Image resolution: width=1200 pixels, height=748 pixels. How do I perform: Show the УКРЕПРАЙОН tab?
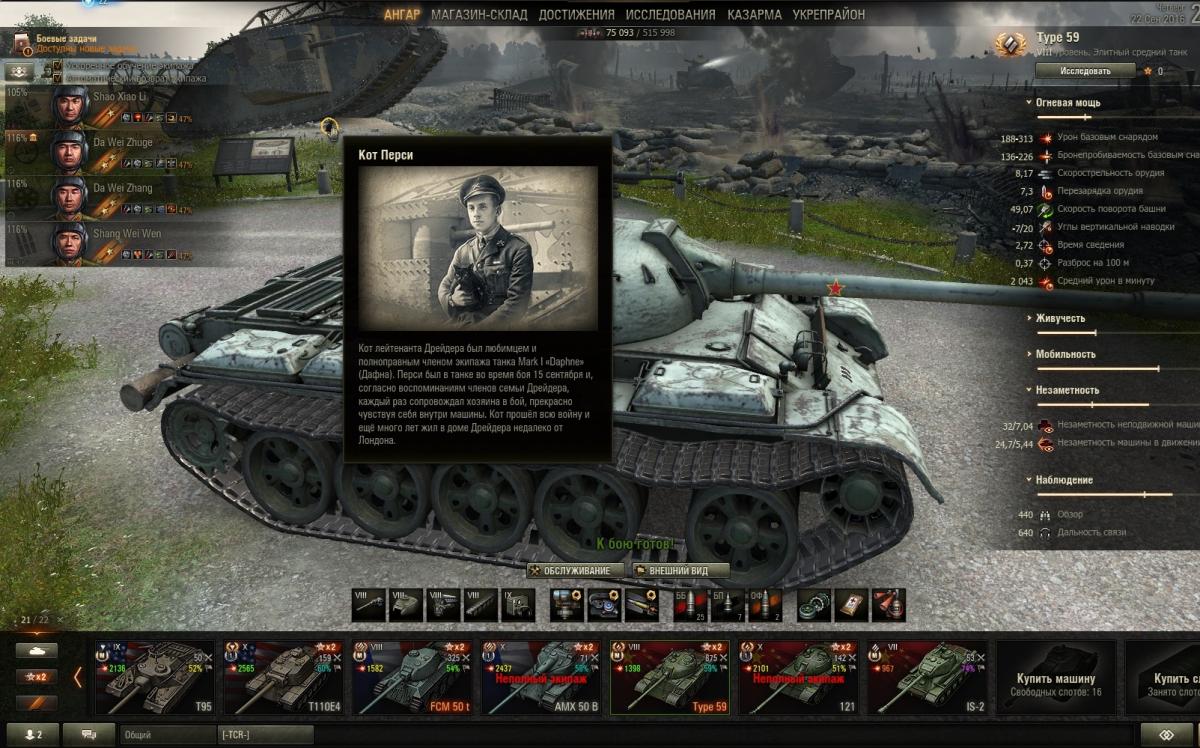coord(828,15)
